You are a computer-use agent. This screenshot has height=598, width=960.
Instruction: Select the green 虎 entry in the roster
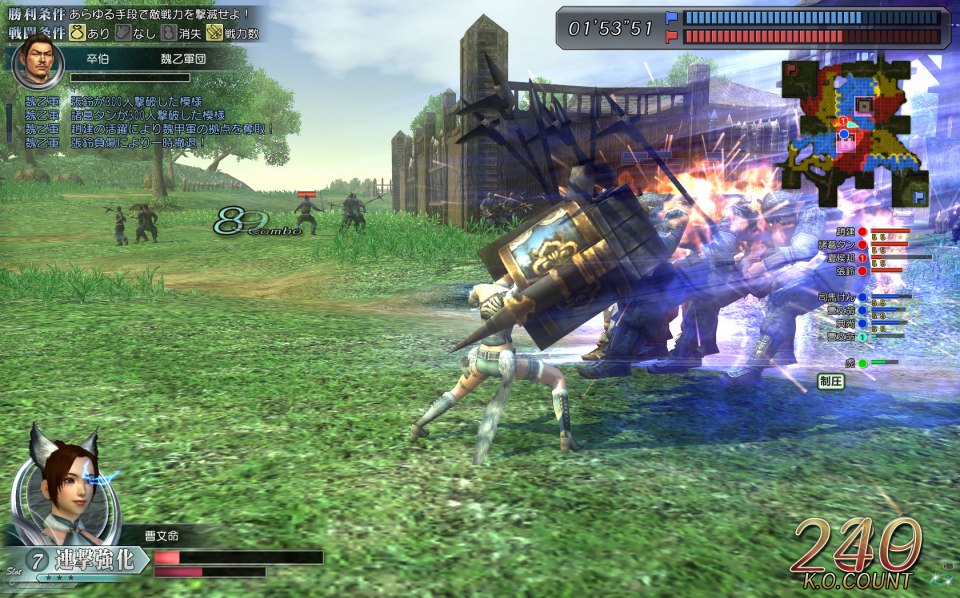coord(850,362)
